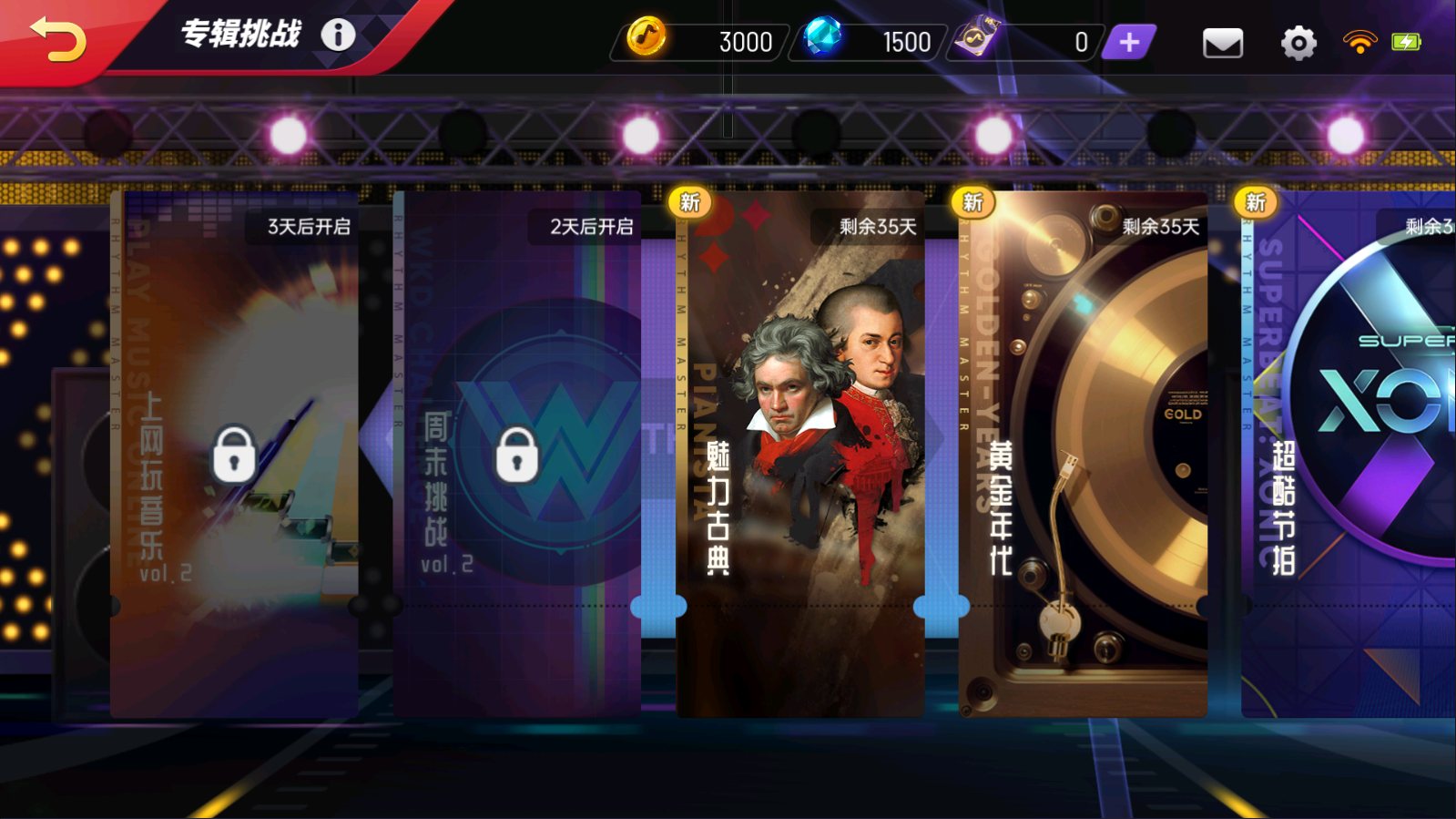This screenshot has width=1456, height=819.
Task: Open the 超酷节拍 Superbeat album card
Action: tap(1348, 454)
